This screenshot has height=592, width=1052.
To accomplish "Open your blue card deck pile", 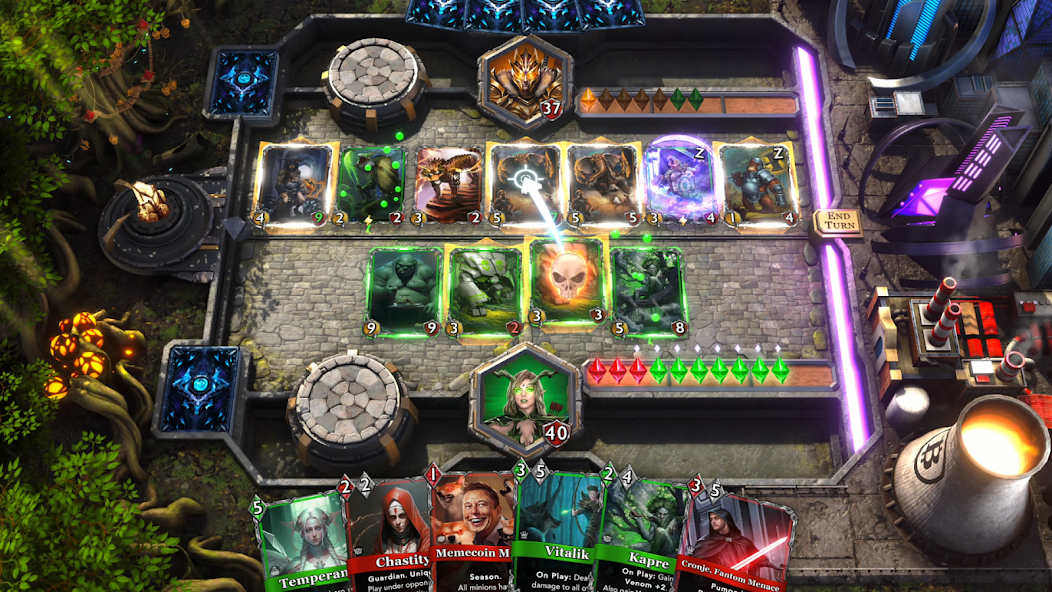I will tap(202, 386).
